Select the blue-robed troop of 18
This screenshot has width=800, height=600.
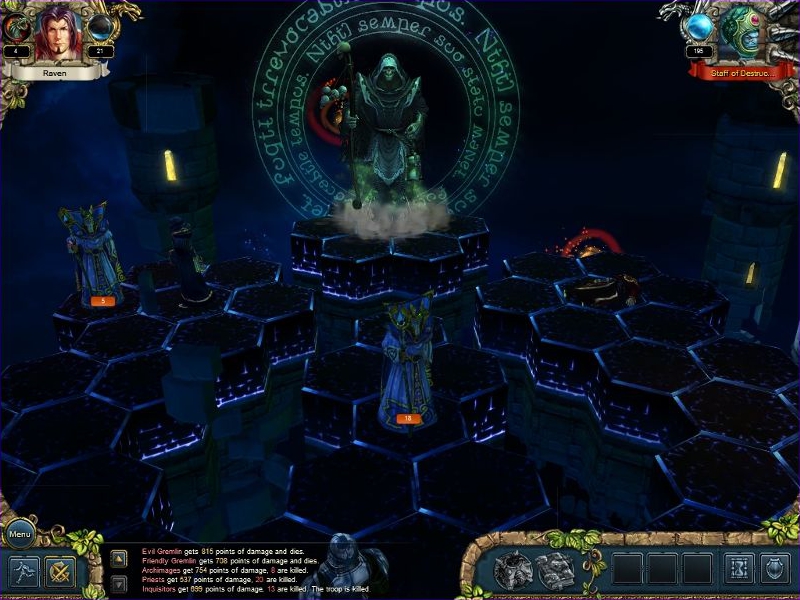click(x=408, y=360)
